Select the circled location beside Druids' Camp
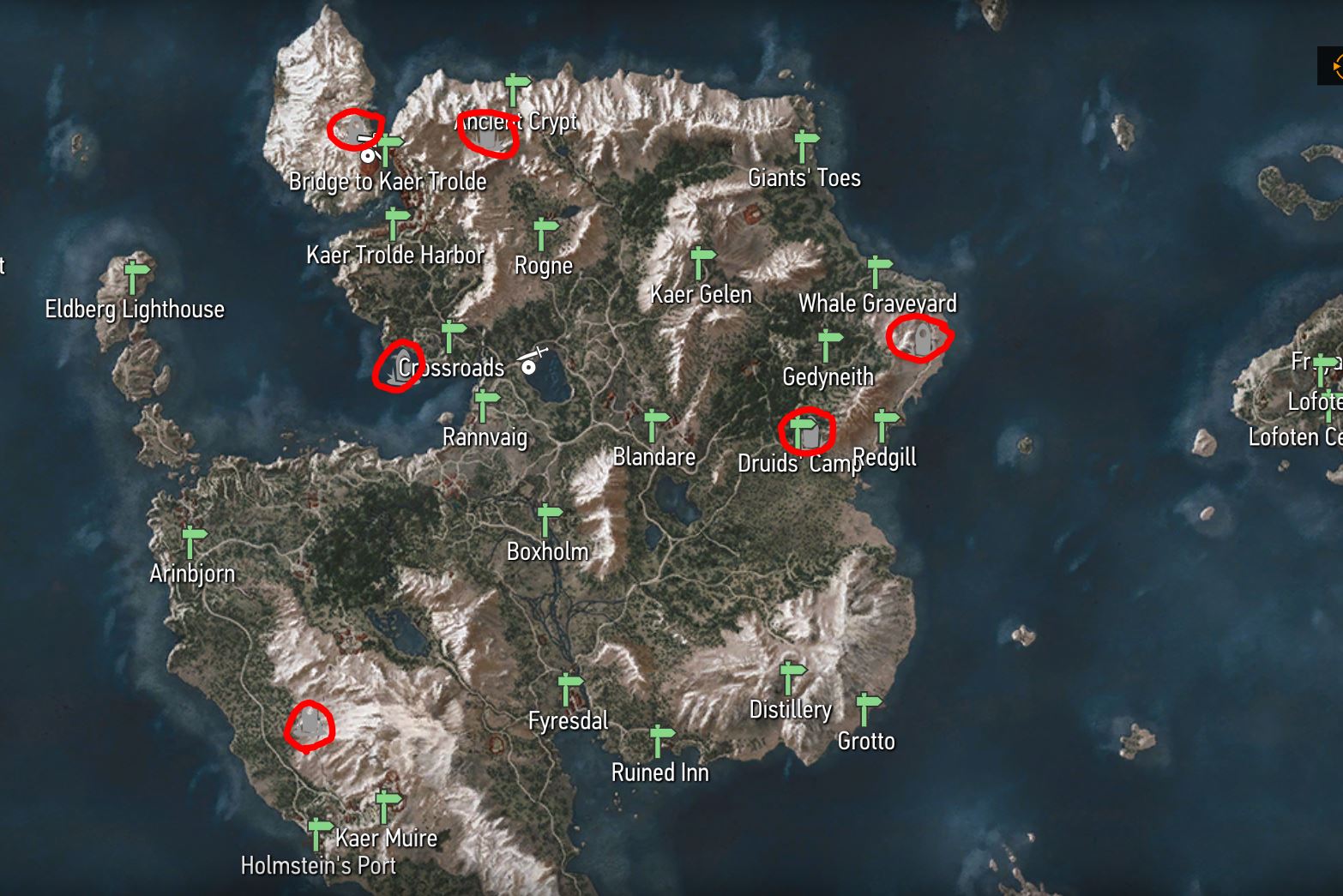Viewport: 1343px width, 896px height. click(x=810, y=433)
